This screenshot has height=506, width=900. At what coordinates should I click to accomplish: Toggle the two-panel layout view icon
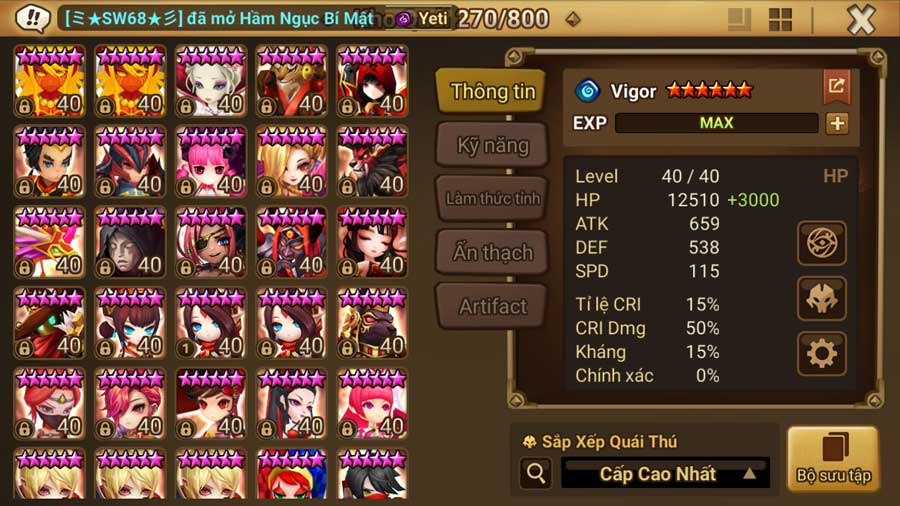pos(739,19)
